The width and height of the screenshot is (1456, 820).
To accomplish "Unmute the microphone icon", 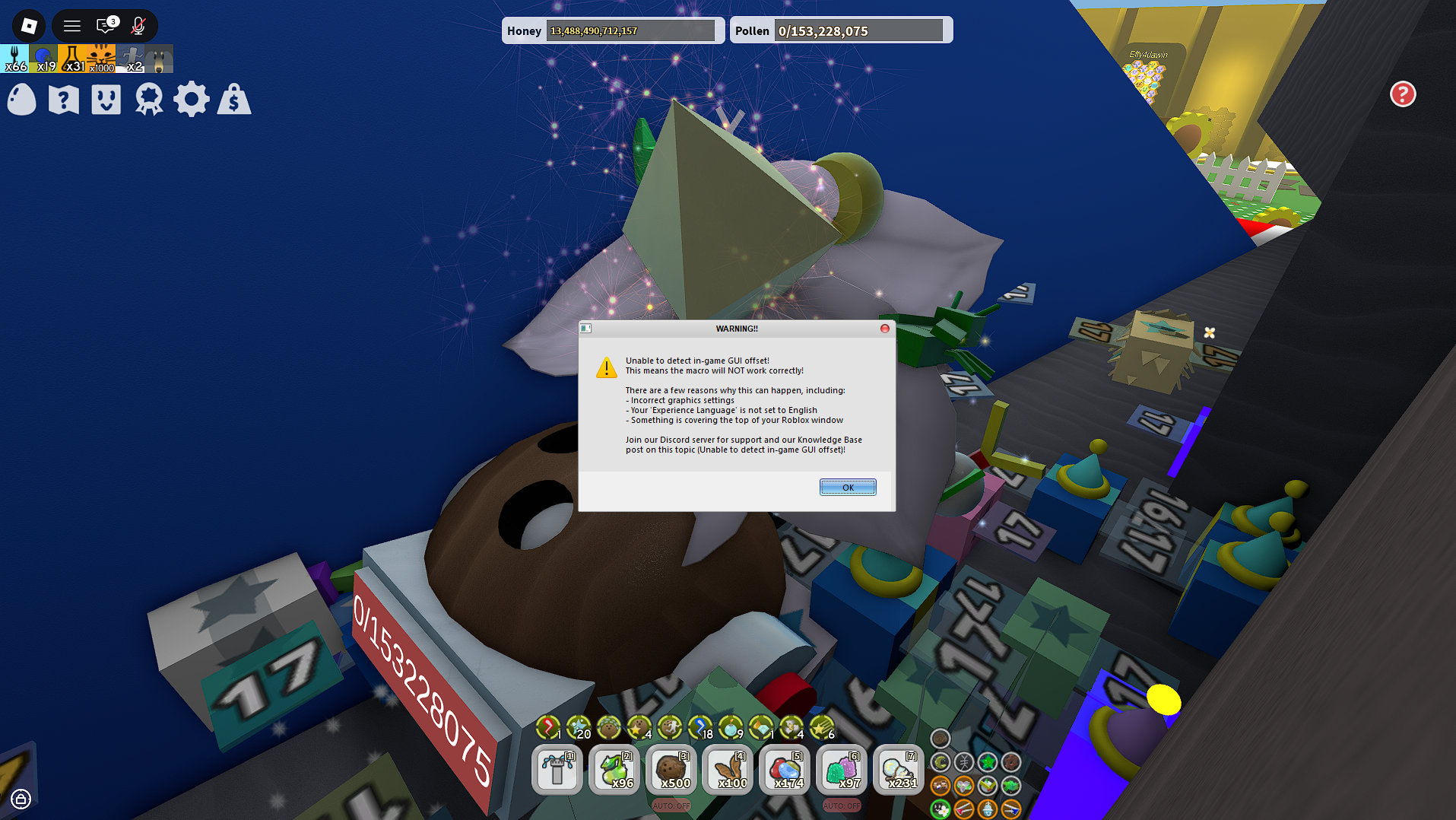I will point(138,25).
